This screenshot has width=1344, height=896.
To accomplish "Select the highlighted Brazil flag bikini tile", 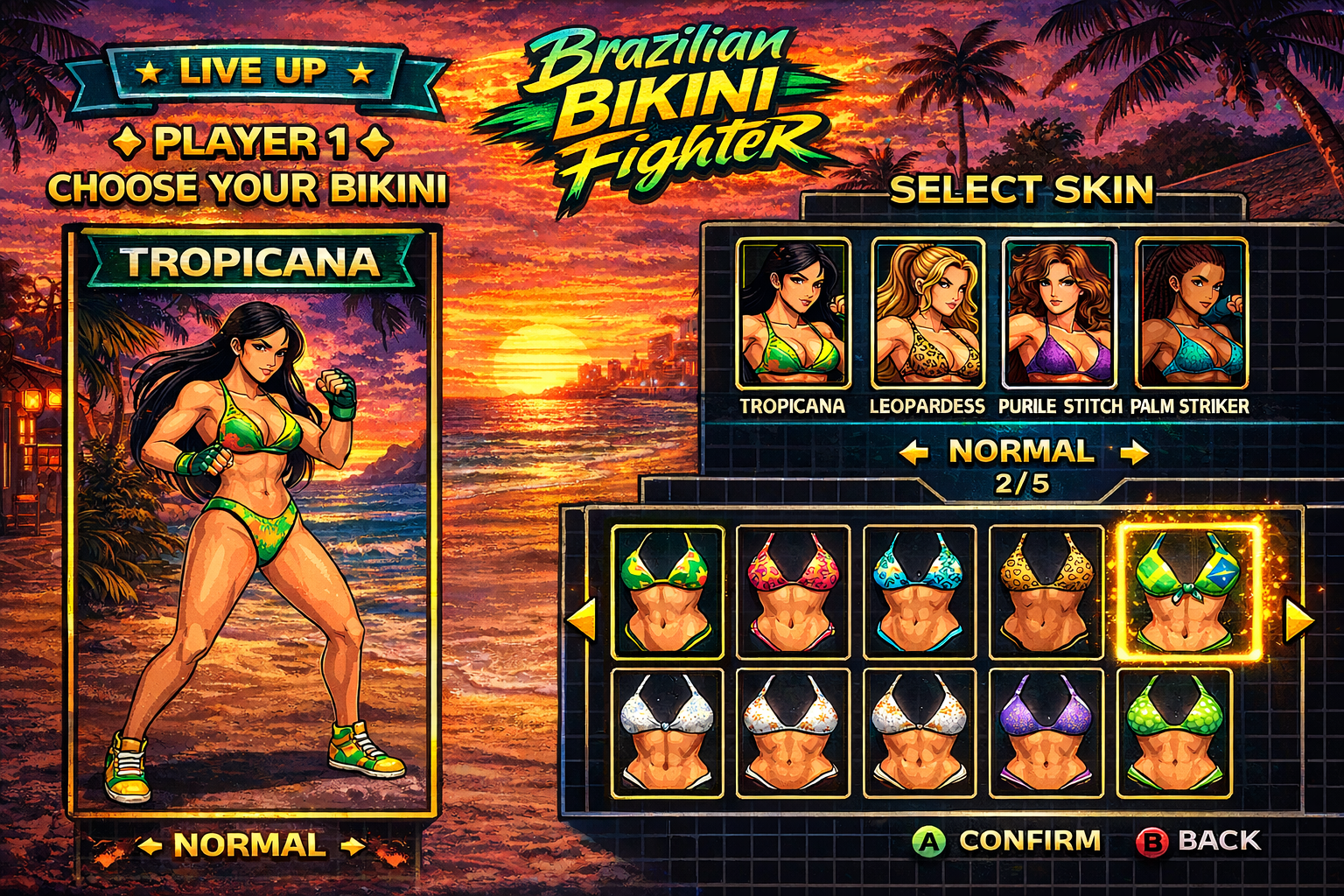I will [x=1189, y=591].
